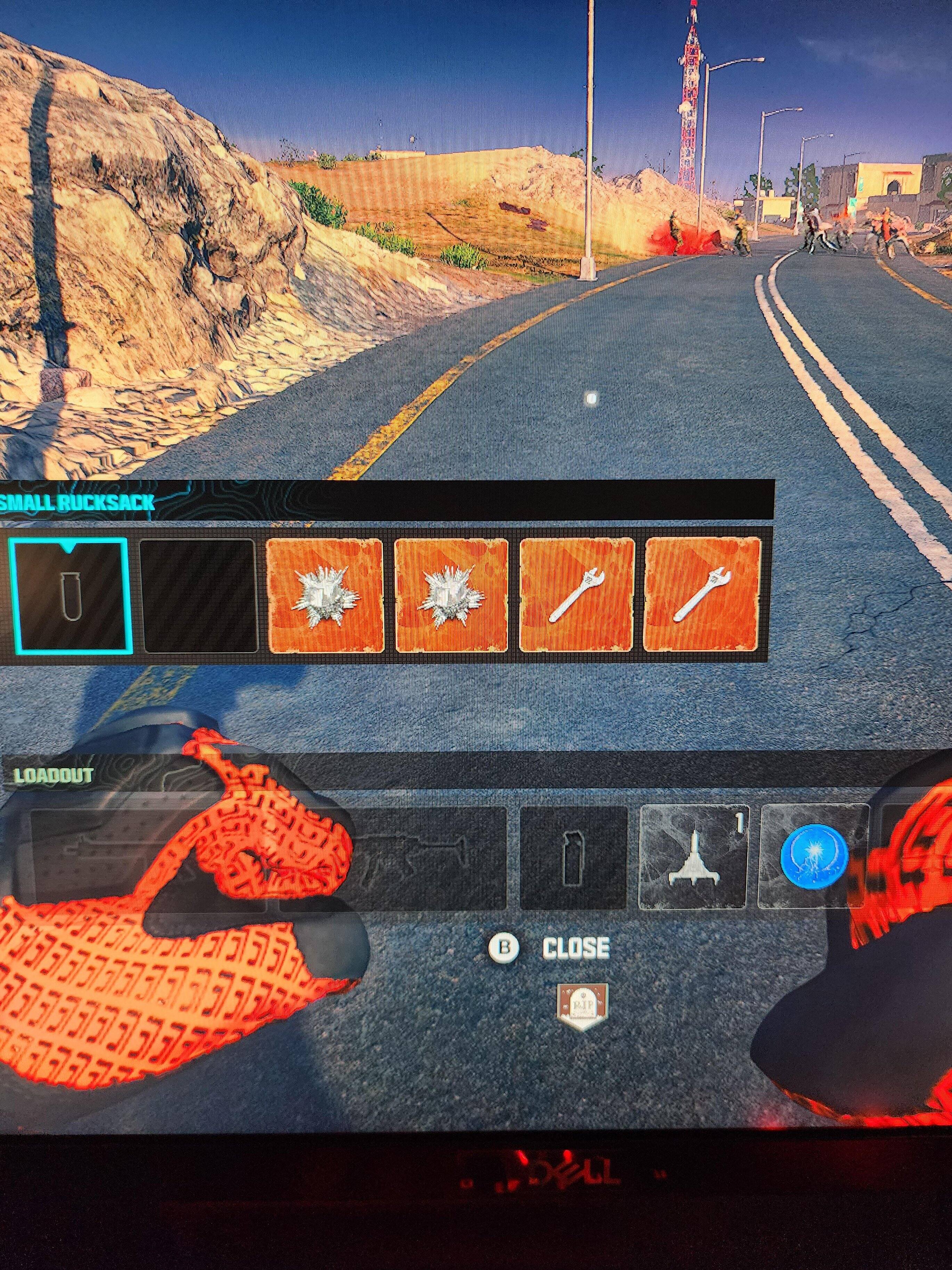Image resolution: width=952 pixels, height=1270 pixels.
Task: Pick the wrench slot next to the crystal
Action: (x=577, y=595)
